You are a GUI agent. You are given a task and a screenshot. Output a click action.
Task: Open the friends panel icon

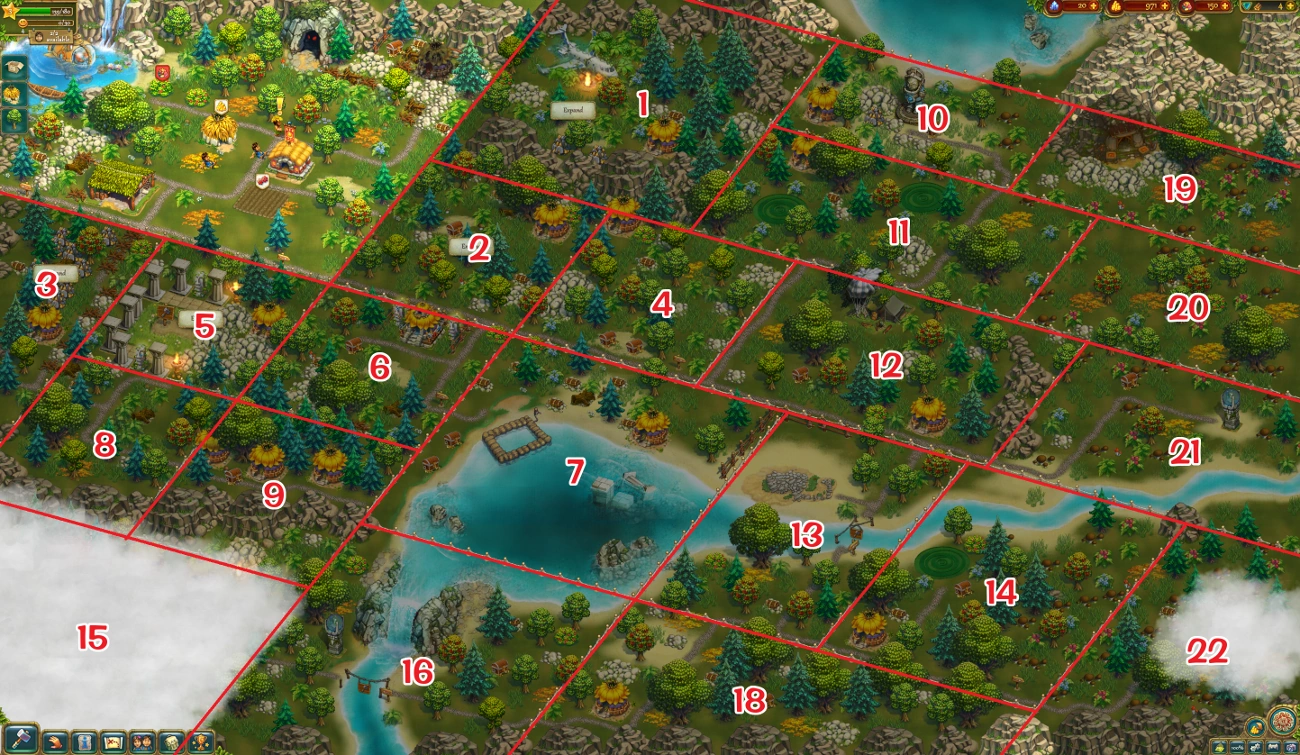[143, 742]
